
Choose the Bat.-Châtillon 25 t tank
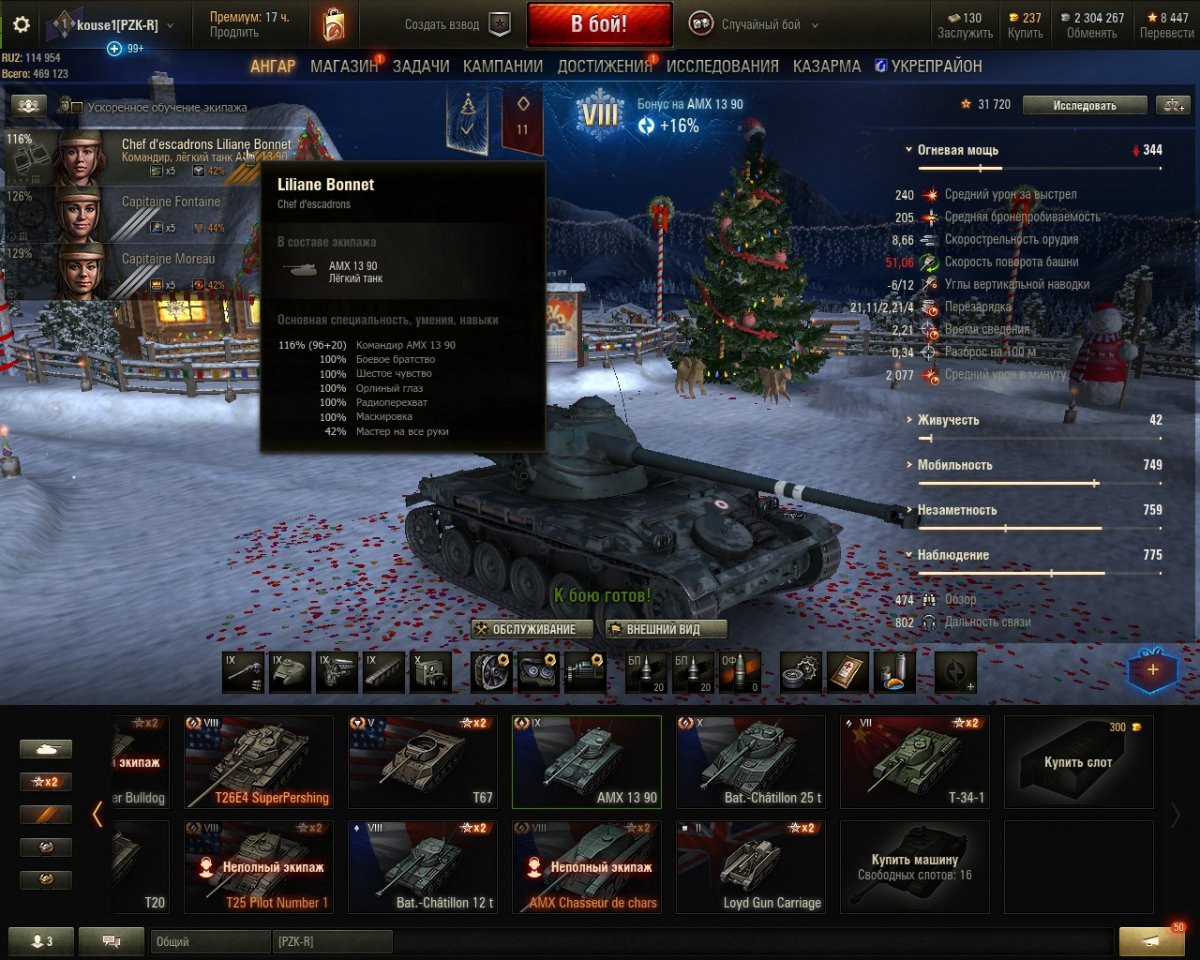(x=750, y=760)
